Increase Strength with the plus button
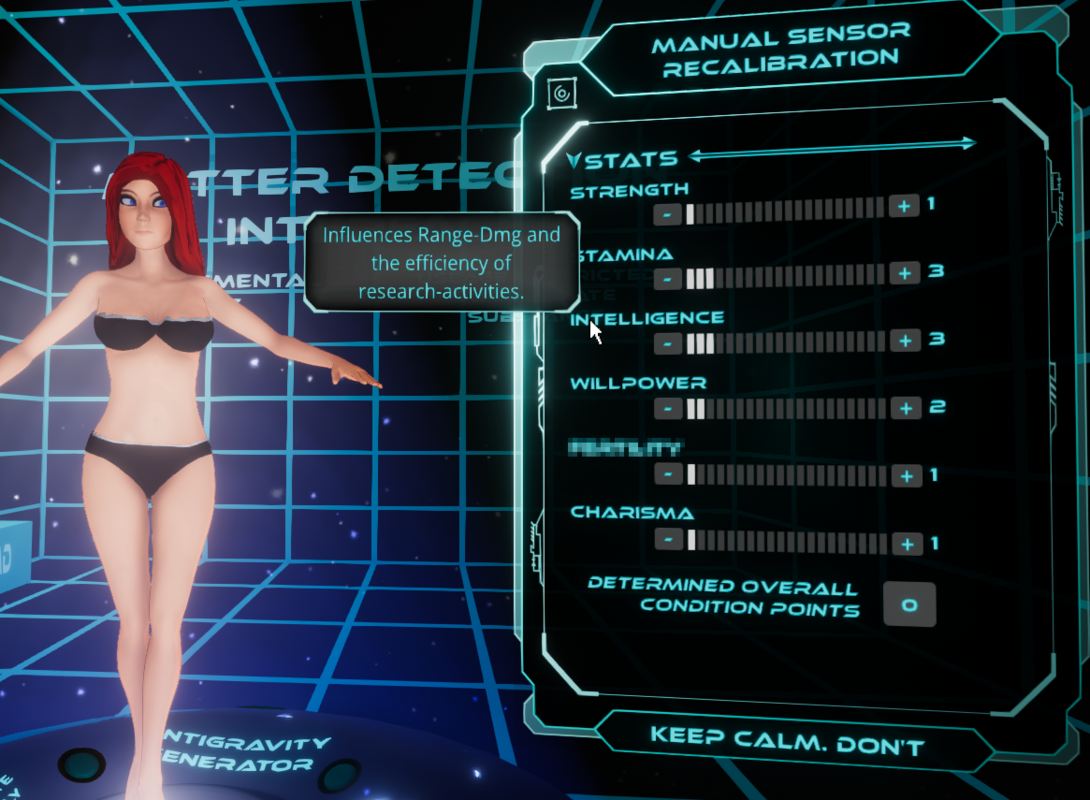The width and height of the screenshot is (1090, 800). 903,206
